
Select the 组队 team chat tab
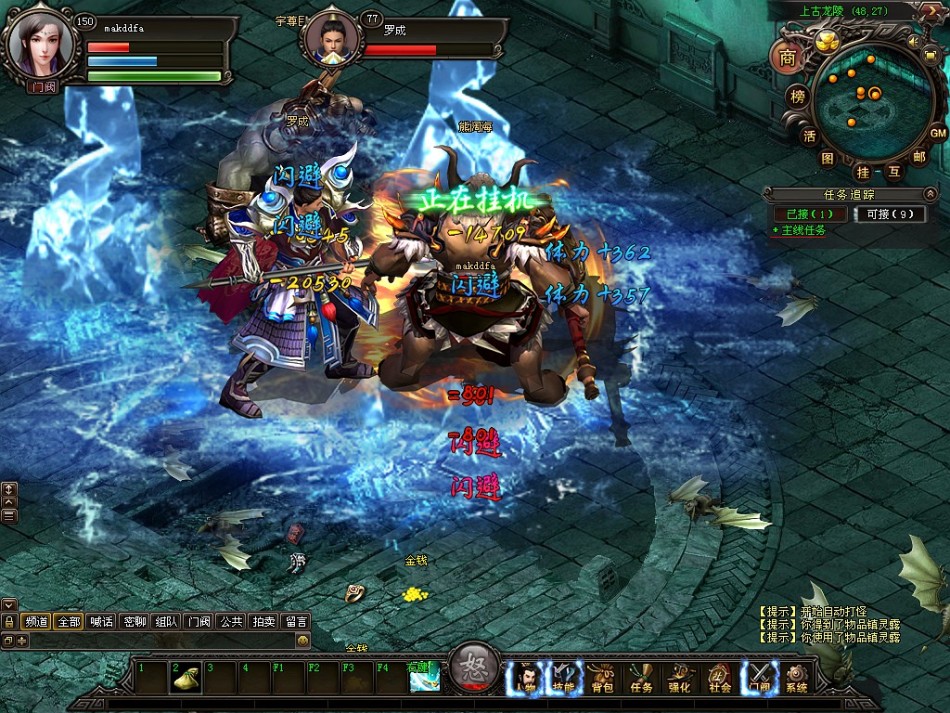click(166, 621)
